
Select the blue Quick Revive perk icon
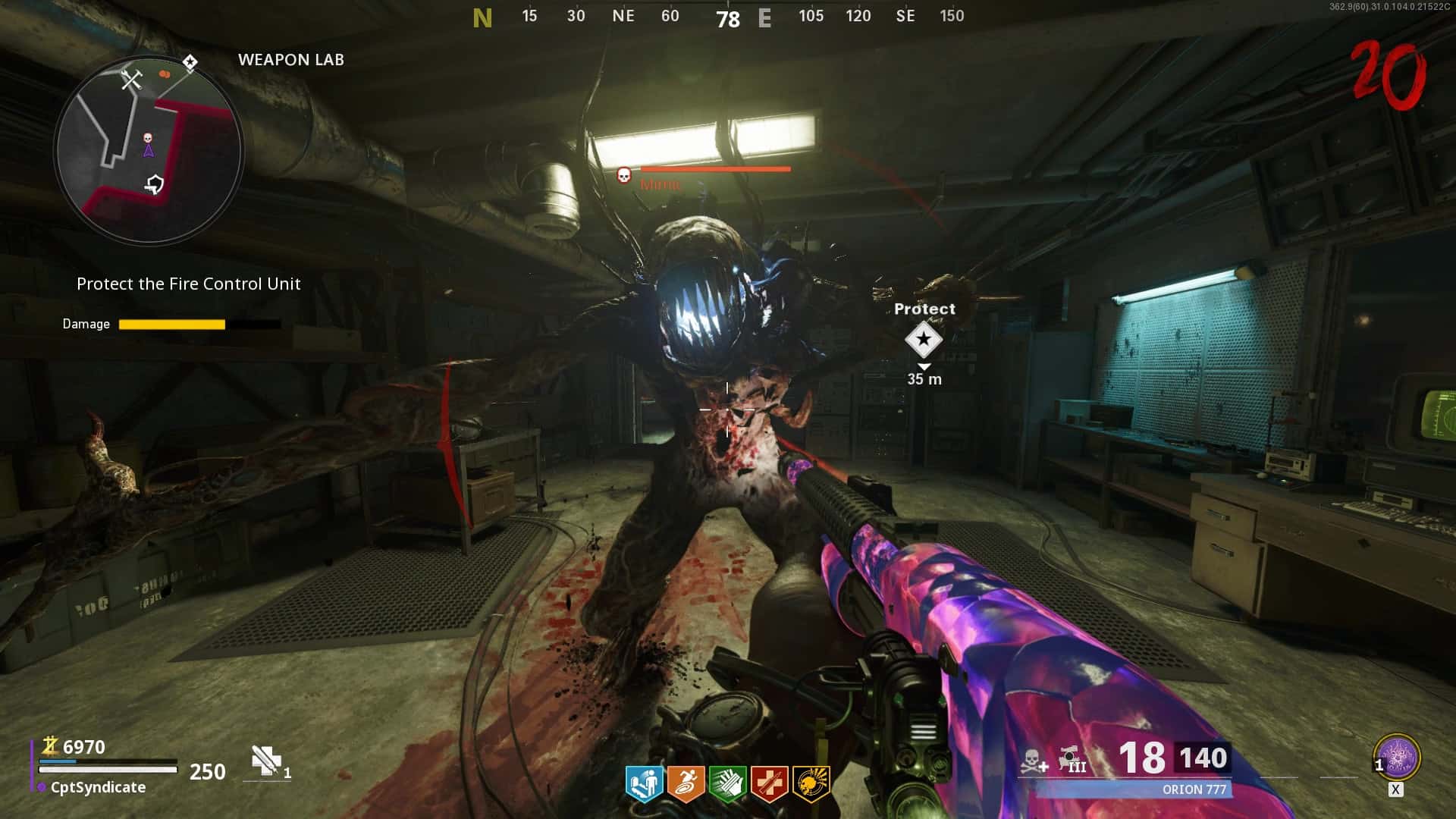click(x=644, y=783)
